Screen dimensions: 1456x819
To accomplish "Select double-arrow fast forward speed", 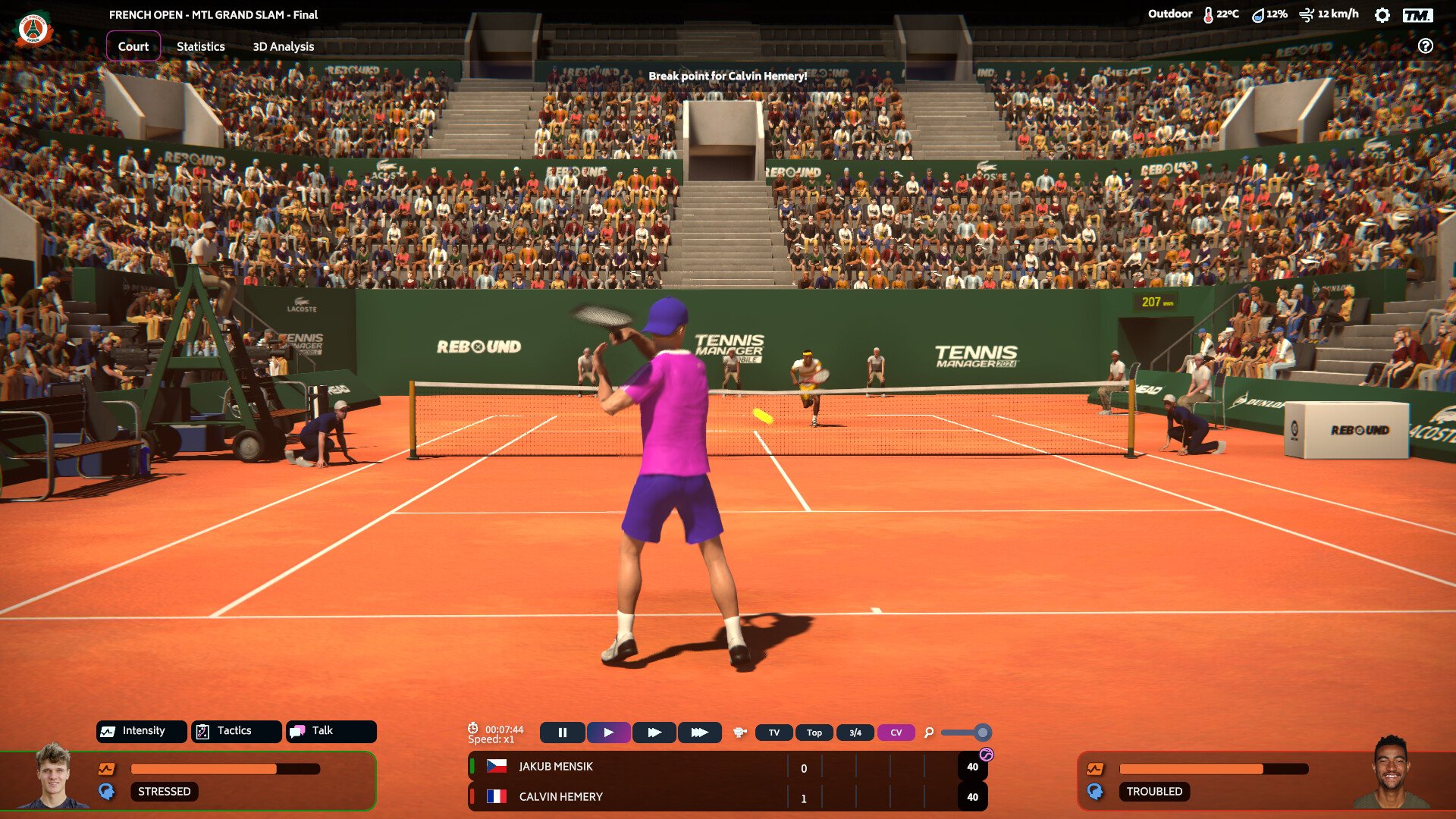I will 654,733.
